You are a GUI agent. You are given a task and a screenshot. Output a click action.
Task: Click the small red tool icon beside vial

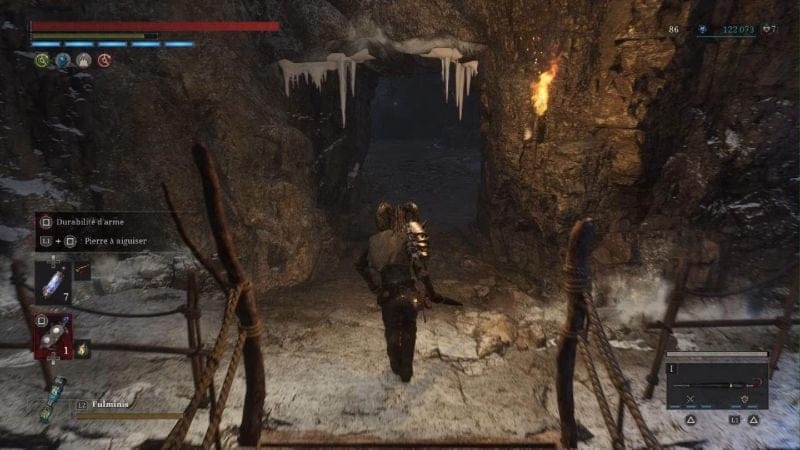(x=82, y=271)
